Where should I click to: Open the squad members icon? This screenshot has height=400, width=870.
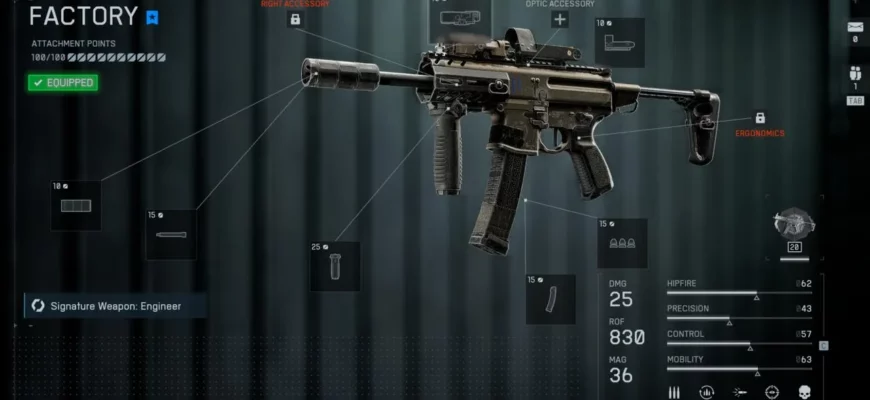854,73
